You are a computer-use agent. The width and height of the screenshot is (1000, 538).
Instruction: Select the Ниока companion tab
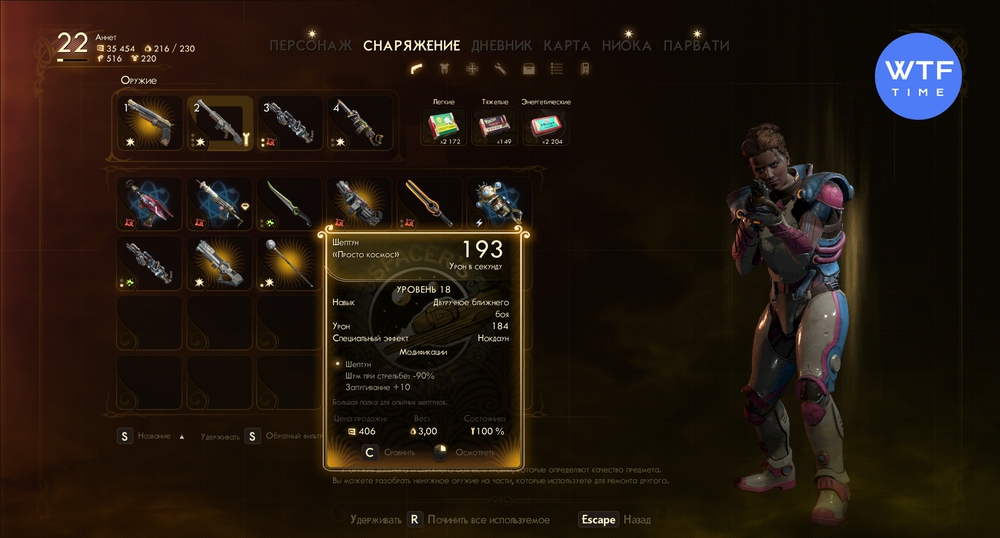tap(627, 46)
